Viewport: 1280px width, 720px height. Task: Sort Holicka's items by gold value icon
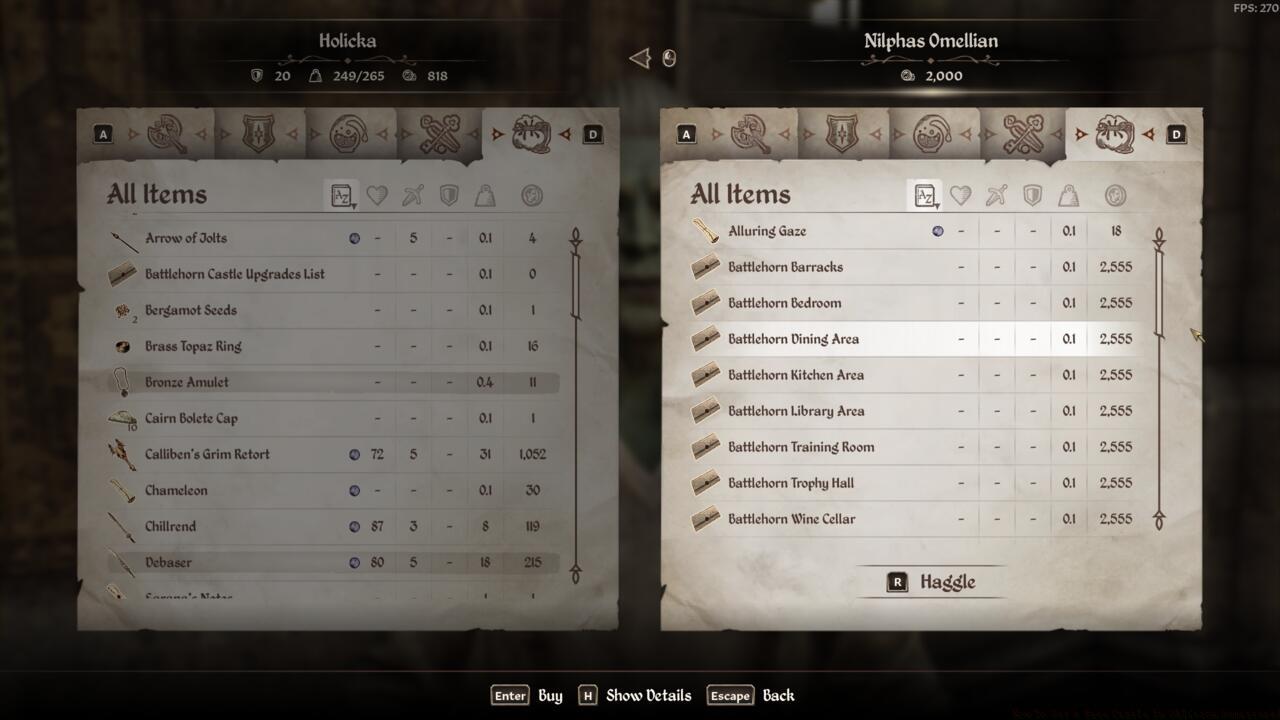(x=531, y=196)
